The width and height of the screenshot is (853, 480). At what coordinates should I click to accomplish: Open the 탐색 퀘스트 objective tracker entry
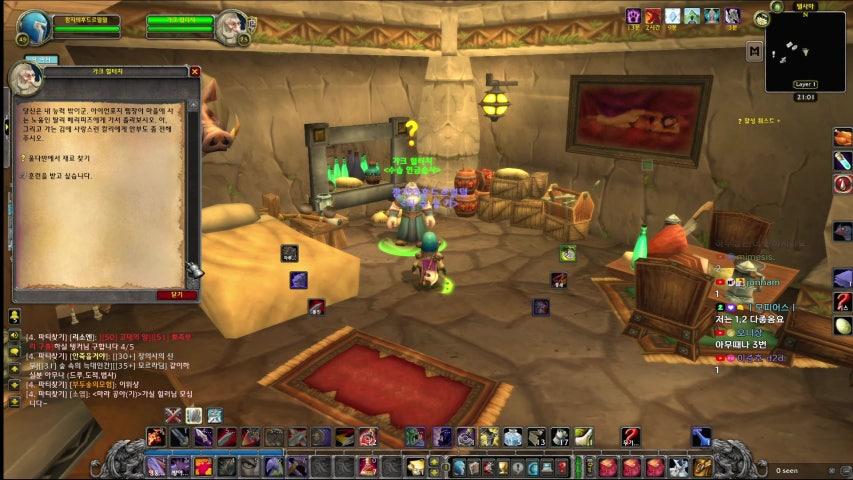click(x=760, y=121)
